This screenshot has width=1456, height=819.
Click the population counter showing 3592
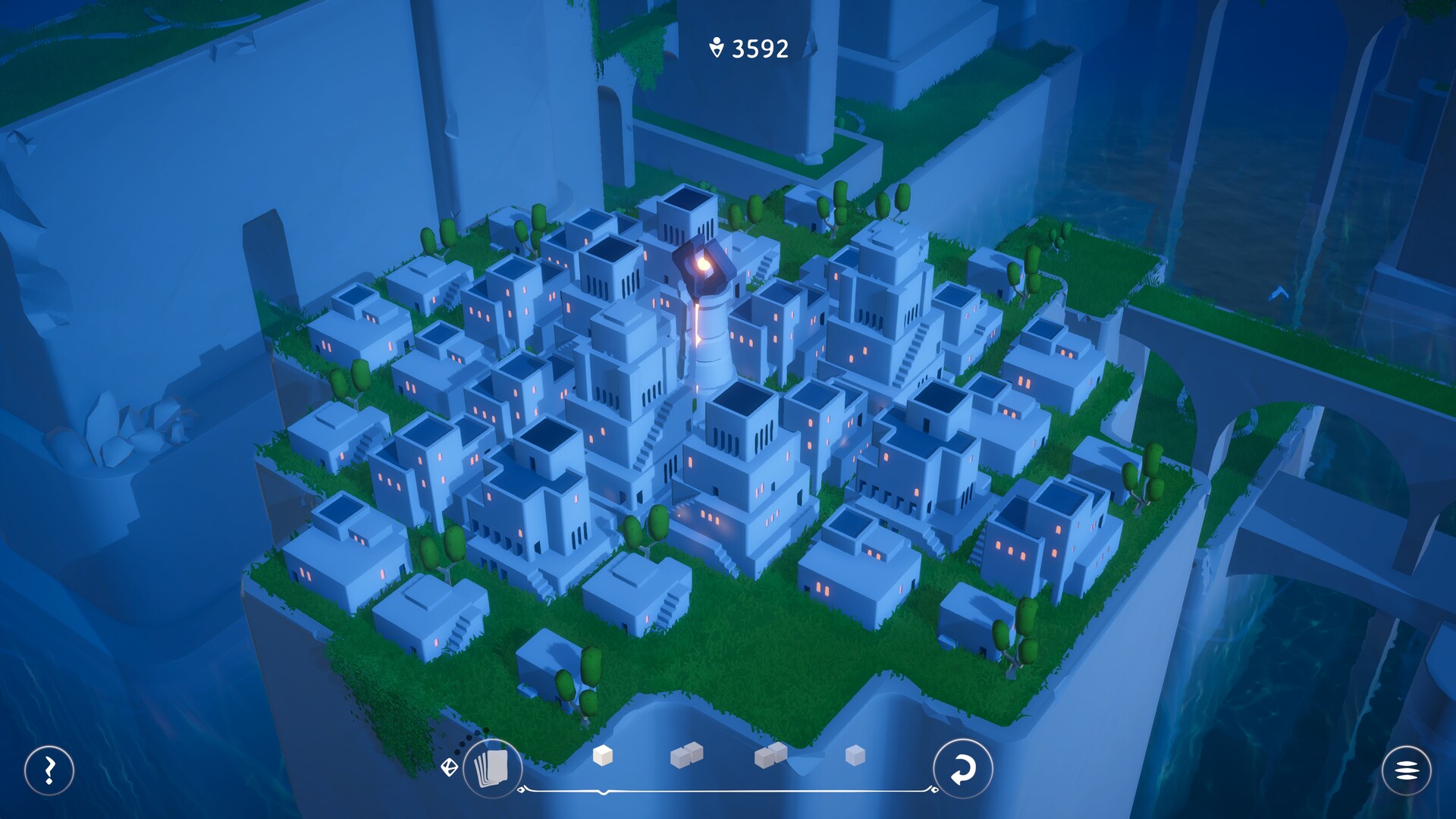click(x=747, y=50)
